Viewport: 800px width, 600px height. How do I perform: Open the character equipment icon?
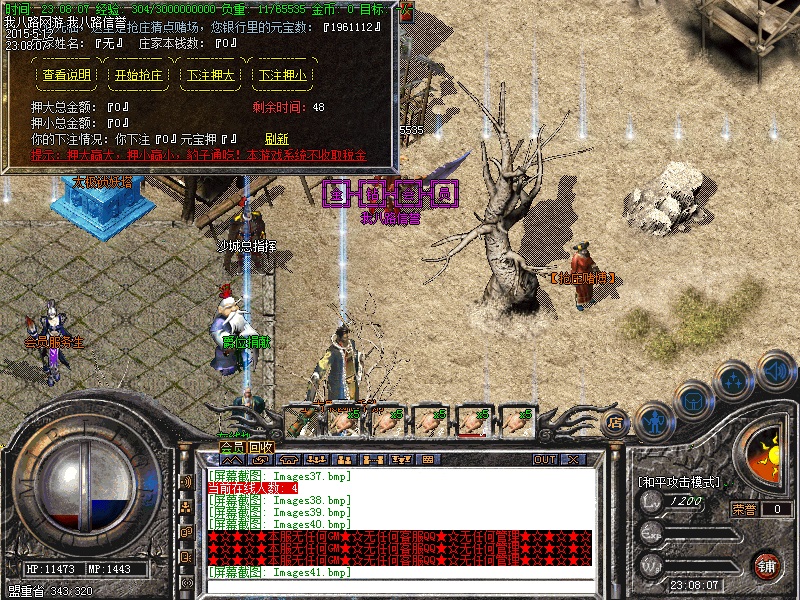(x=651, y=418)
